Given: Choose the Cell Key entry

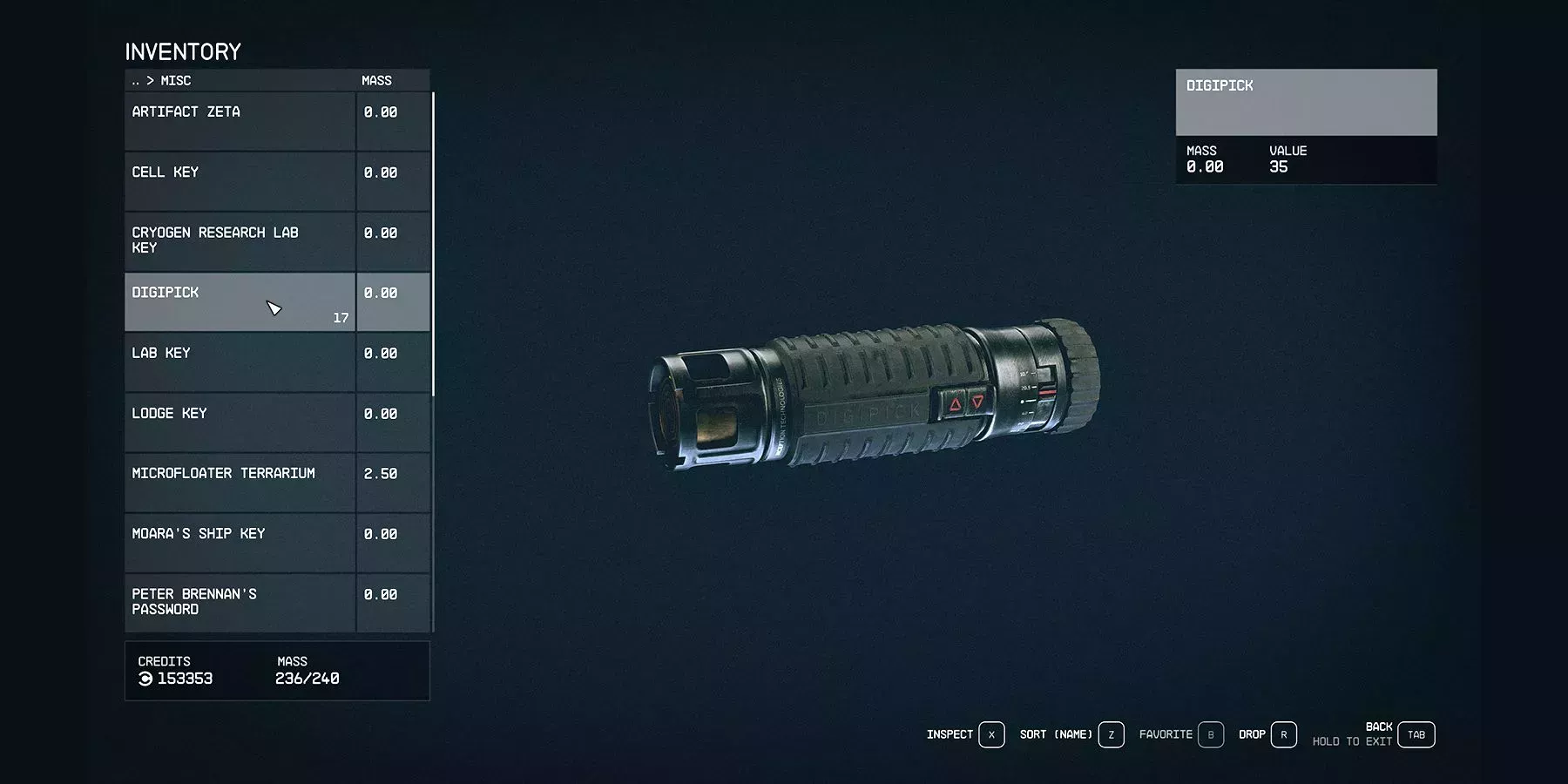Looking at the screenshot, I should coord(240,181).
